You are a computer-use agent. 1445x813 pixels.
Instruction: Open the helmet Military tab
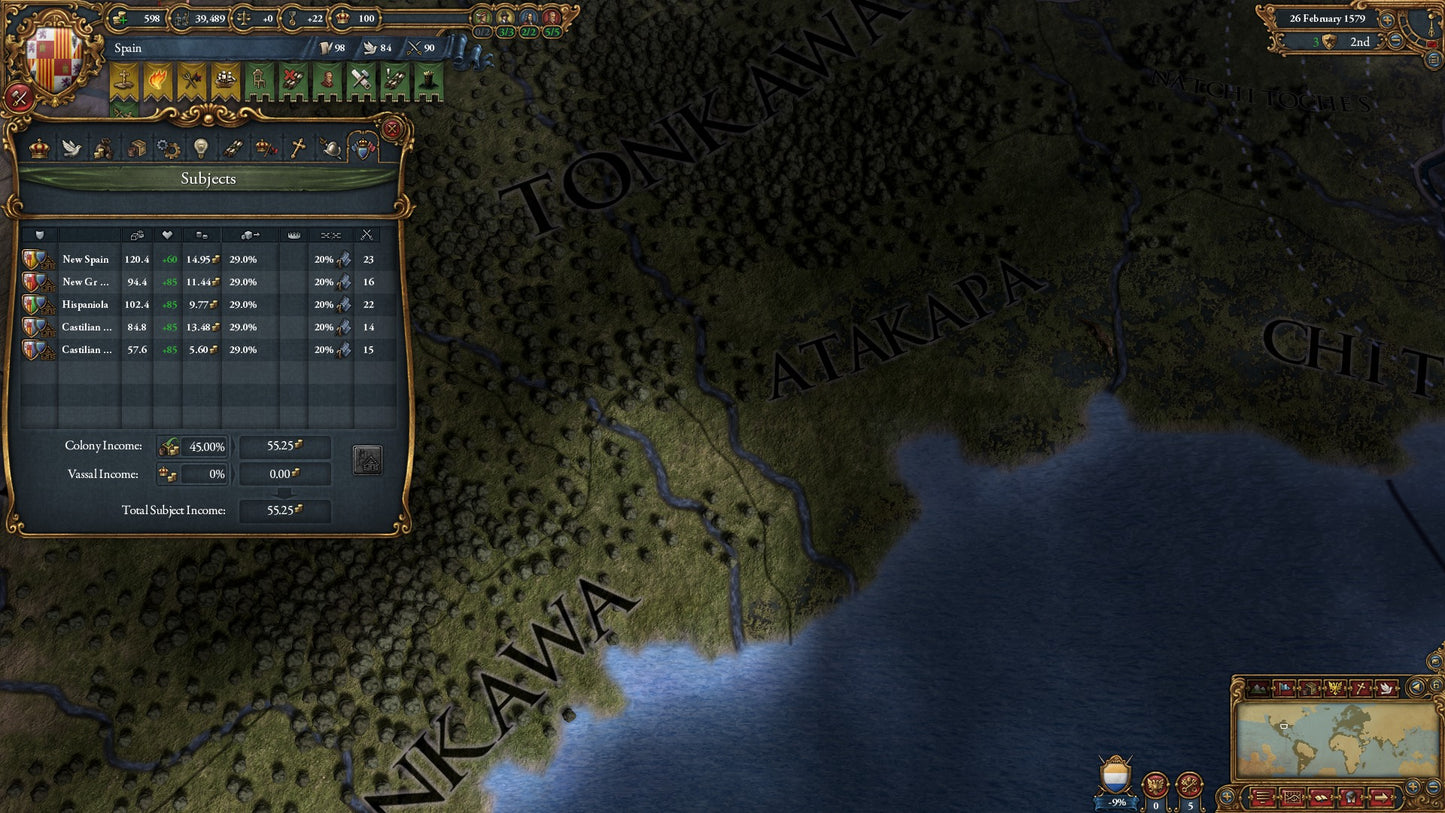pos(330,149)
